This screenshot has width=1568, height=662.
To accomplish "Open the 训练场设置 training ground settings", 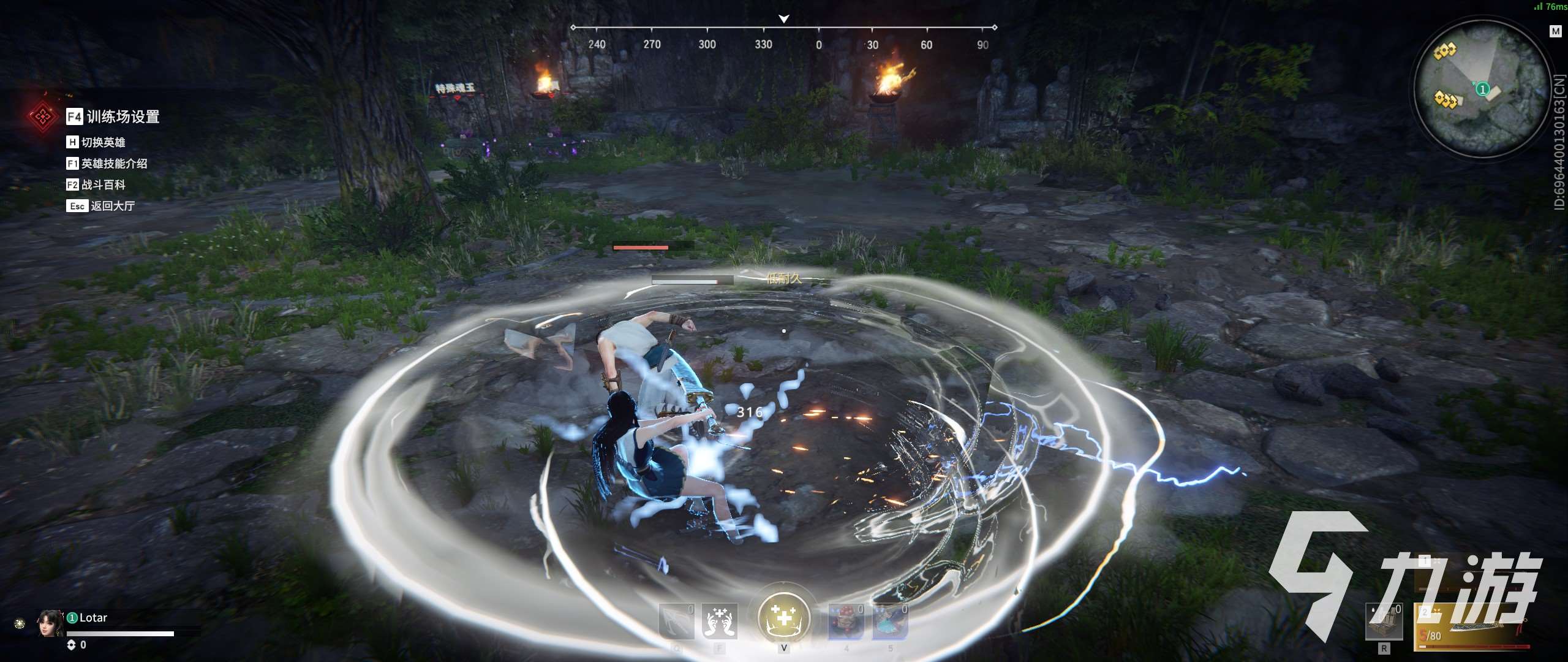I will coord(123,116).
